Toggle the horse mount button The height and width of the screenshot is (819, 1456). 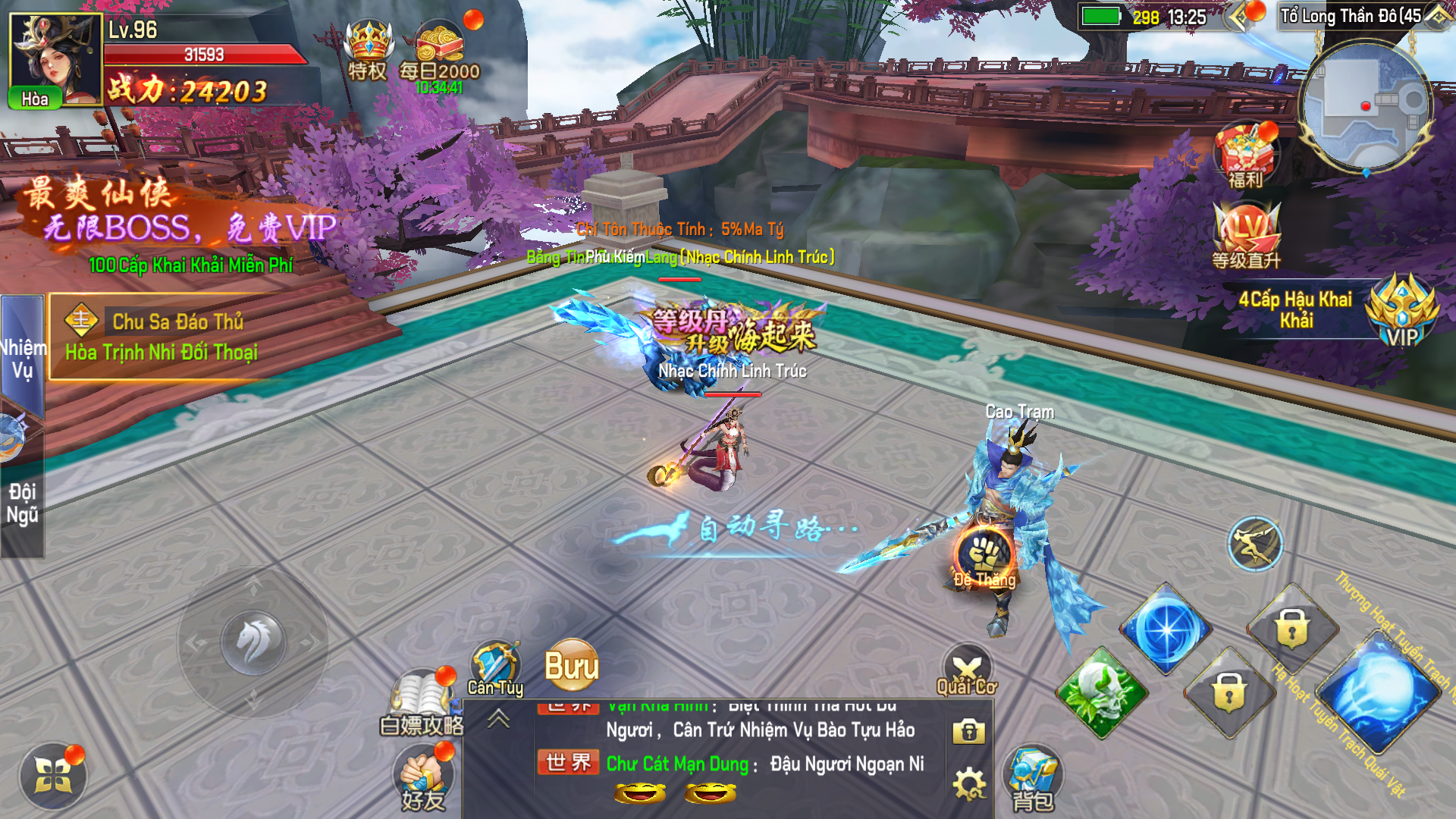click(x=253, y=642)
